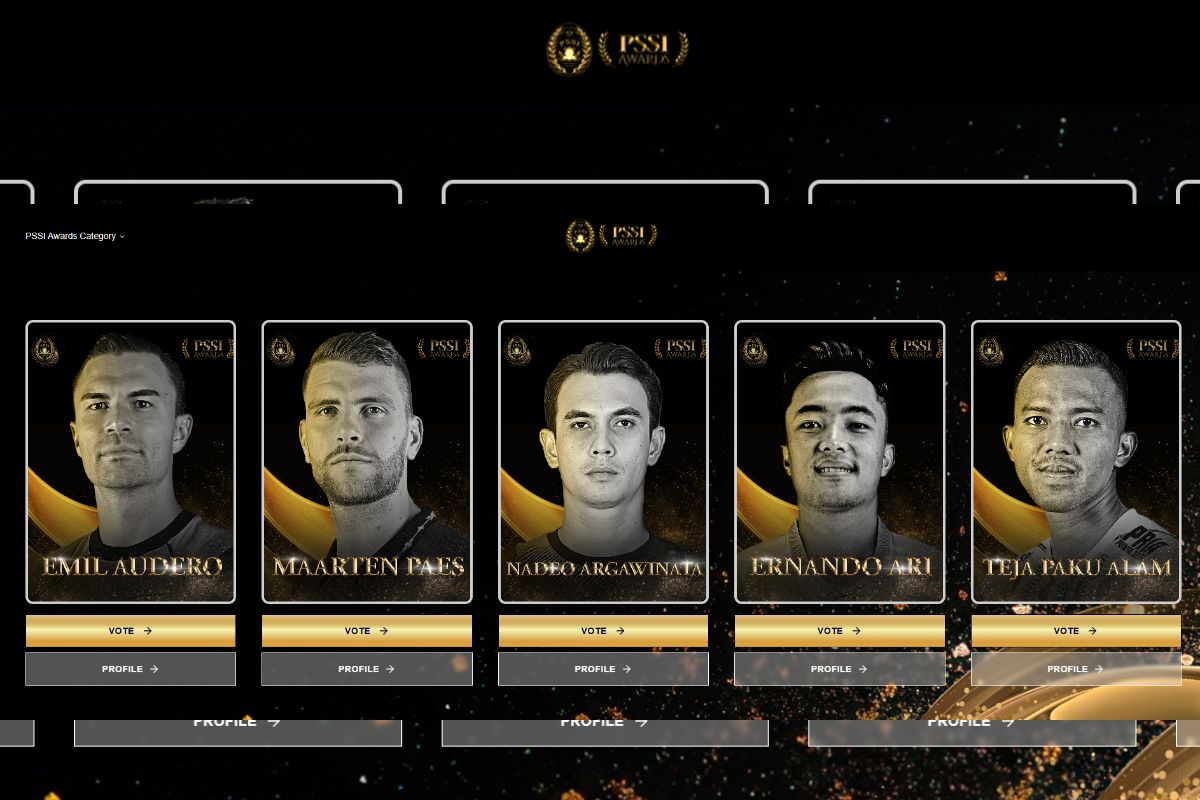Vote for Maarten Paes
The width and height of the screenshot is (1200, 800).
tap(366, 631)
